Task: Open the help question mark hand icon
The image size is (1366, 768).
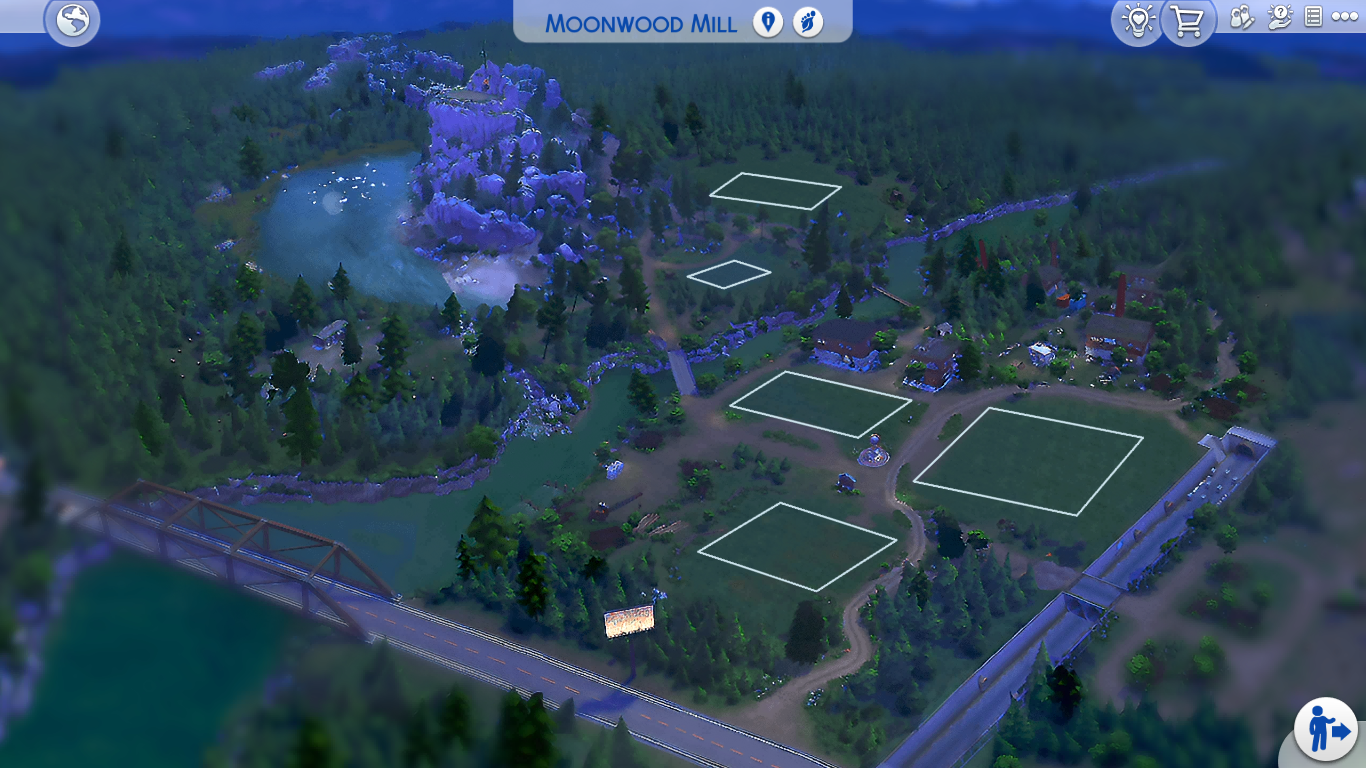Action: click(x=1279, y=17)
